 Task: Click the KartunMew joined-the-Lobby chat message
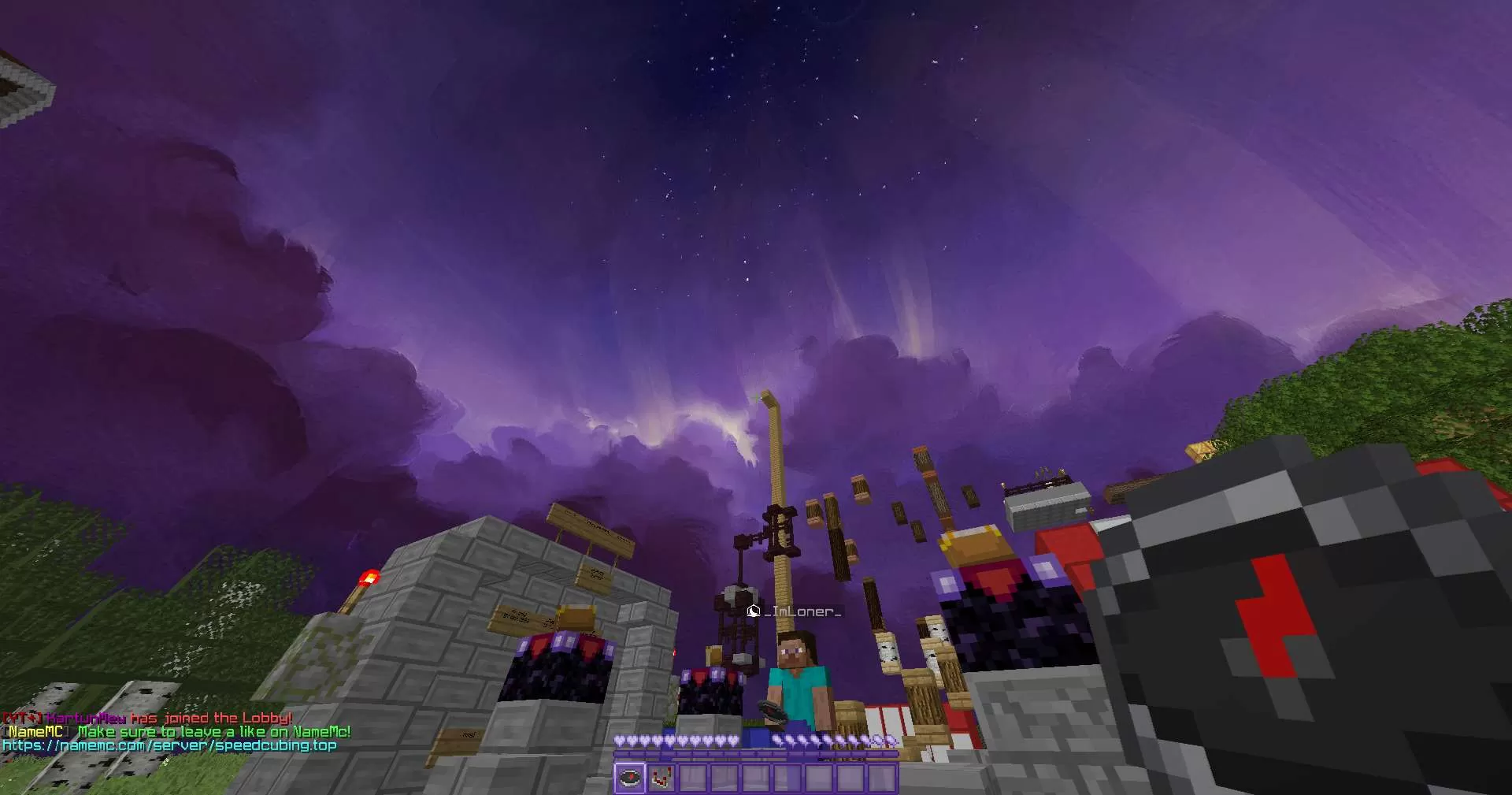[147, 718]
